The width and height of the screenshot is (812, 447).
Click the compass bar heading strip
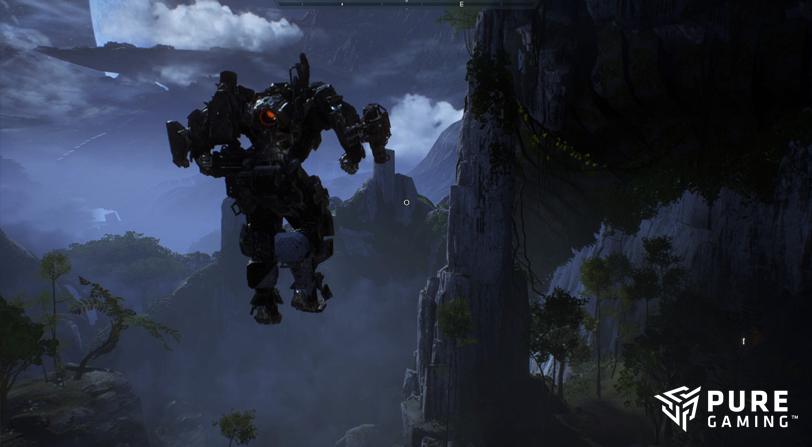pyautogui.click(x=405, y=4)
